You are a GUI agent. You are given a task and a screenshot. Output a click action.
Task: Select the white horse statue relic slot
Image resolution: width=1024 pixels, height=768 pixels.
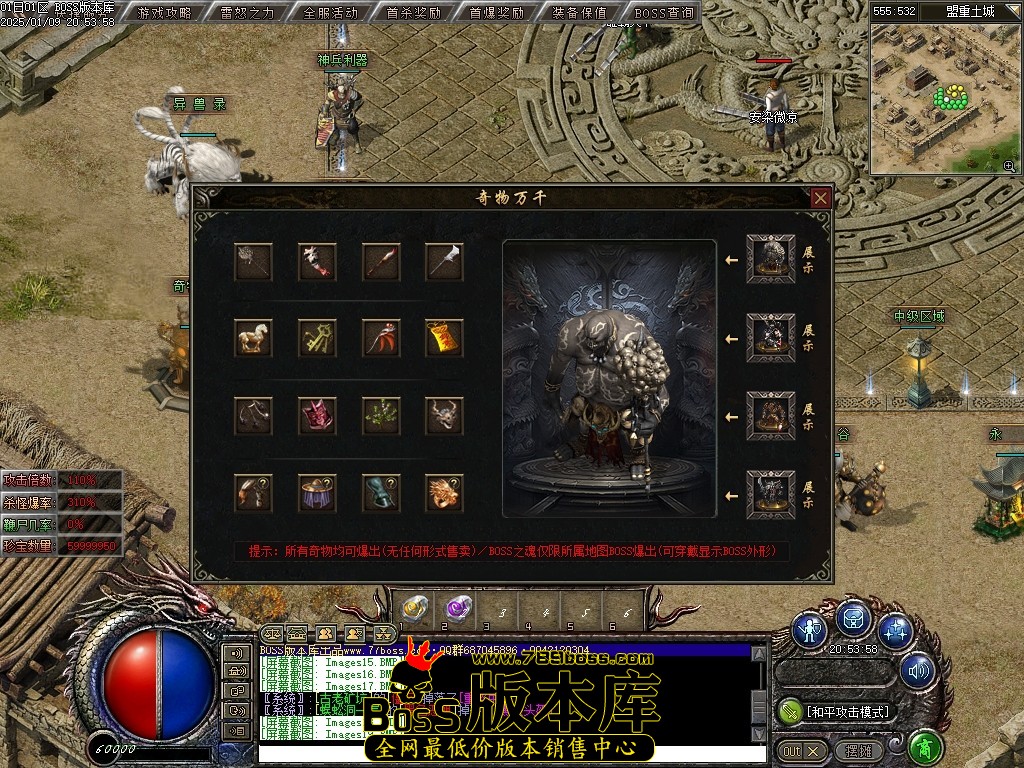[253, 337]
